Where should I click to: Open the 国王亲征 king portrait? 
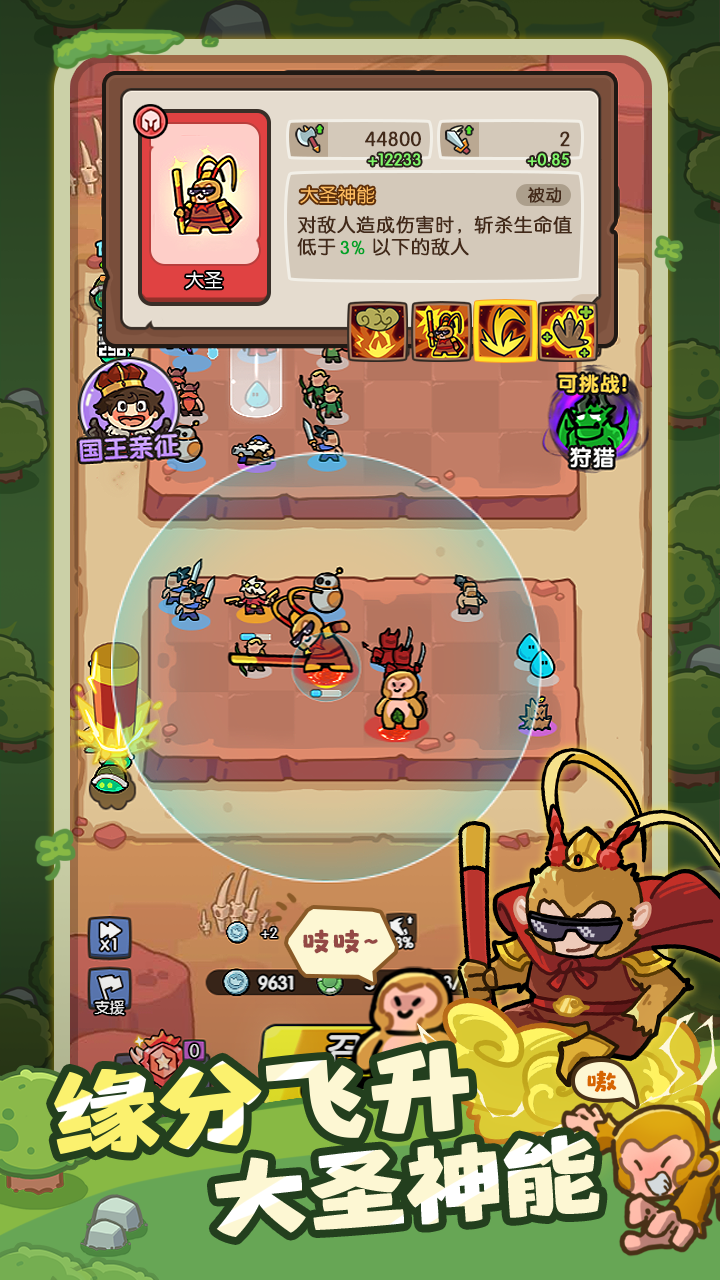(x=128, y=410)
